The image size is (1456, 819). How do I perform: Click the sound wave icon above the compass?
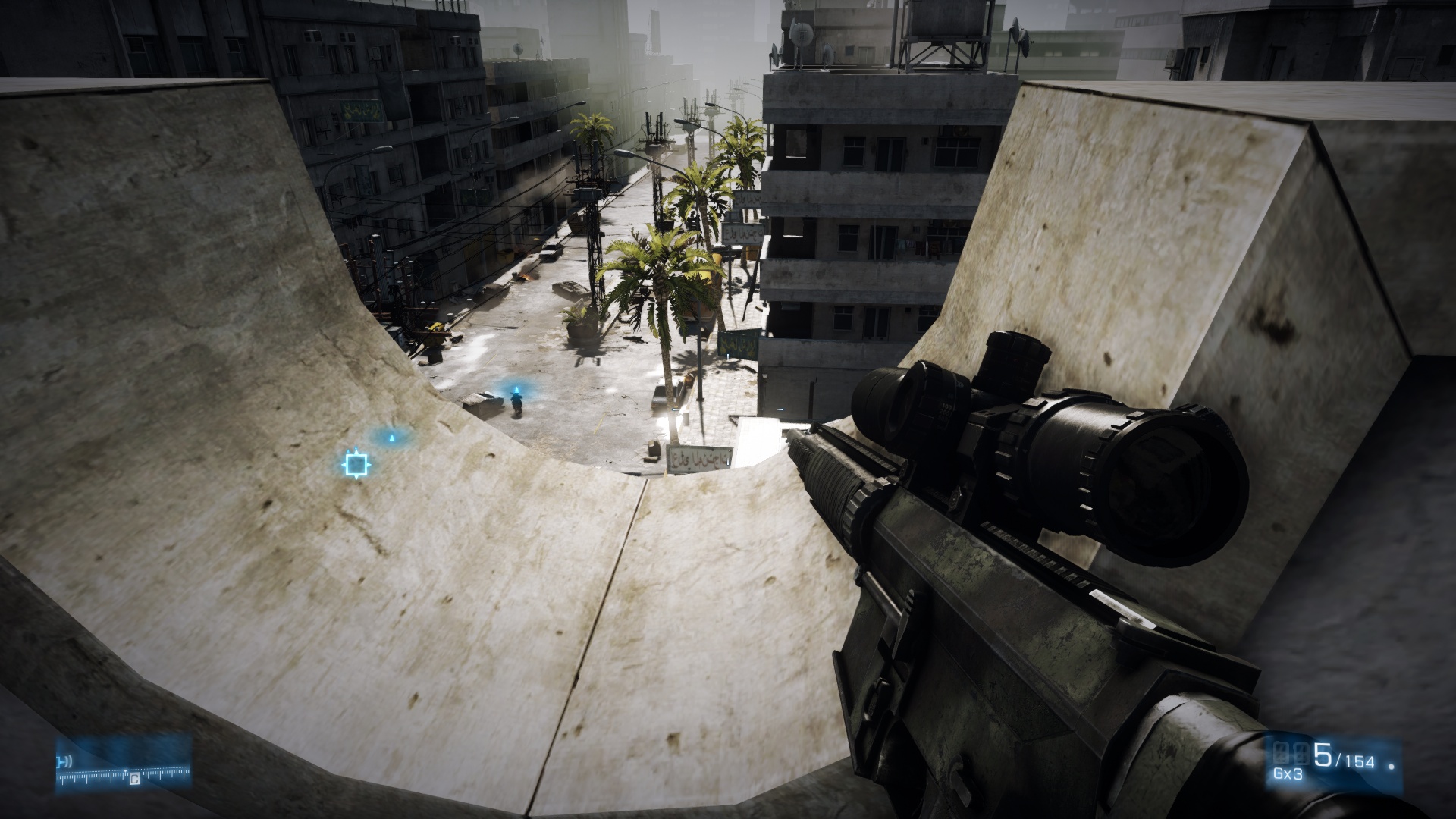pyautogui.click(x=66, y=761)
